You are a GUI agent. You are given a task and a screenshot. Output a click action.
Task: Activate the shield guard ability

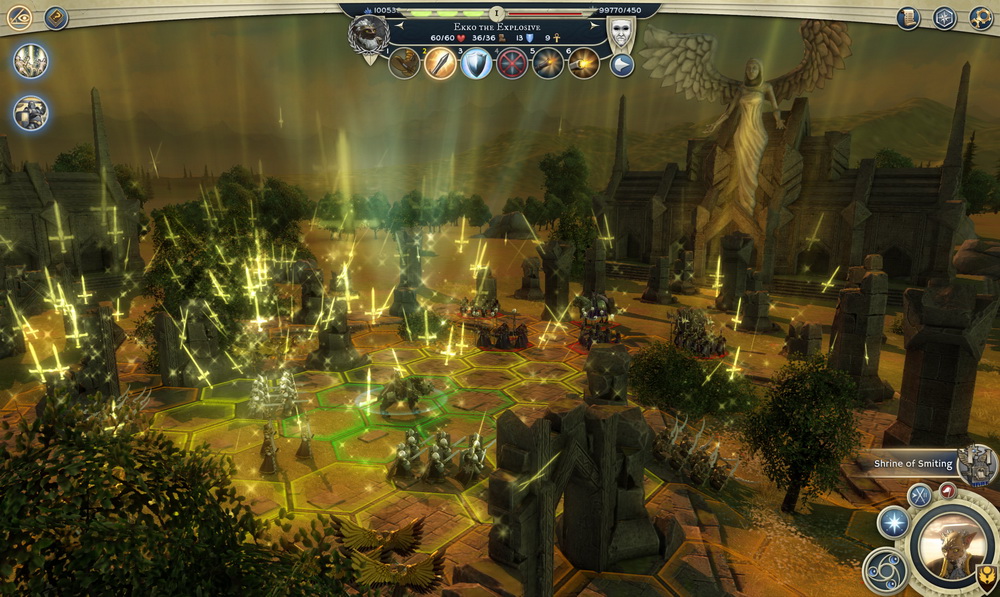point(476,63)
